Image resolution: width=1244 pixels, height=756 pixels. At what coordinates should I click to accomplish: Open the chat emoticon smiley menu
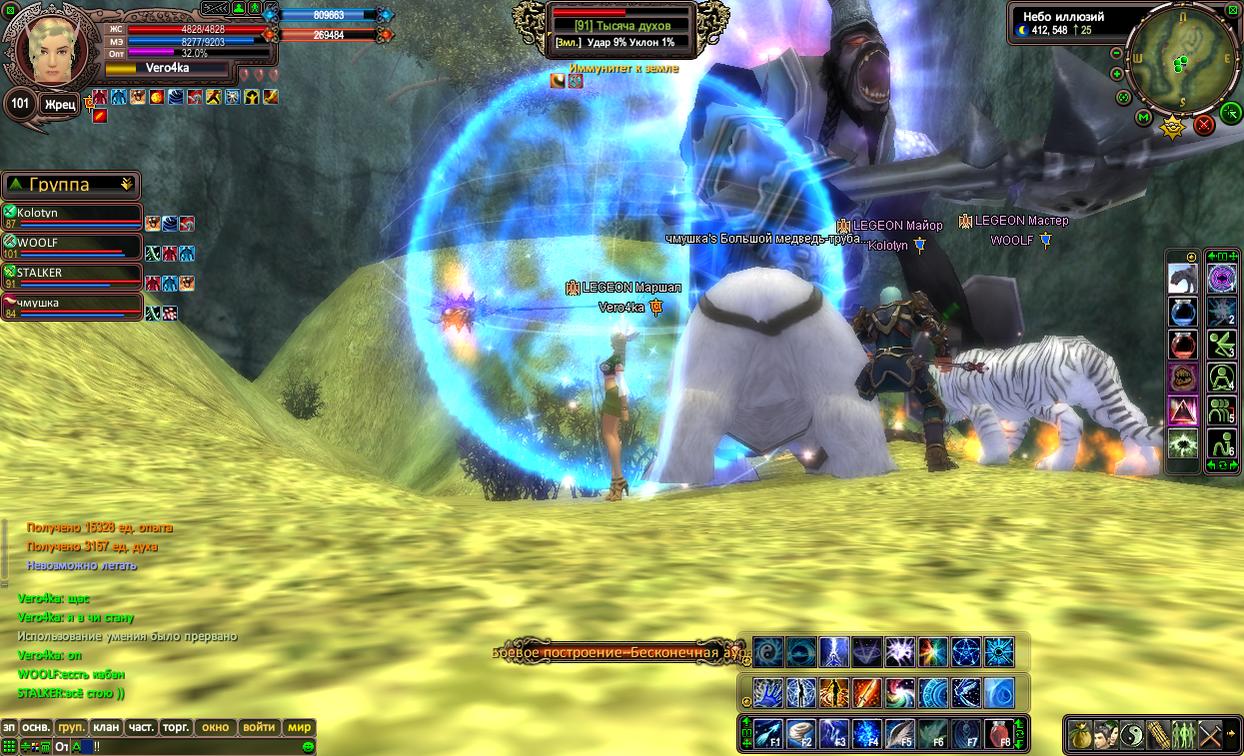pos(308,746)
